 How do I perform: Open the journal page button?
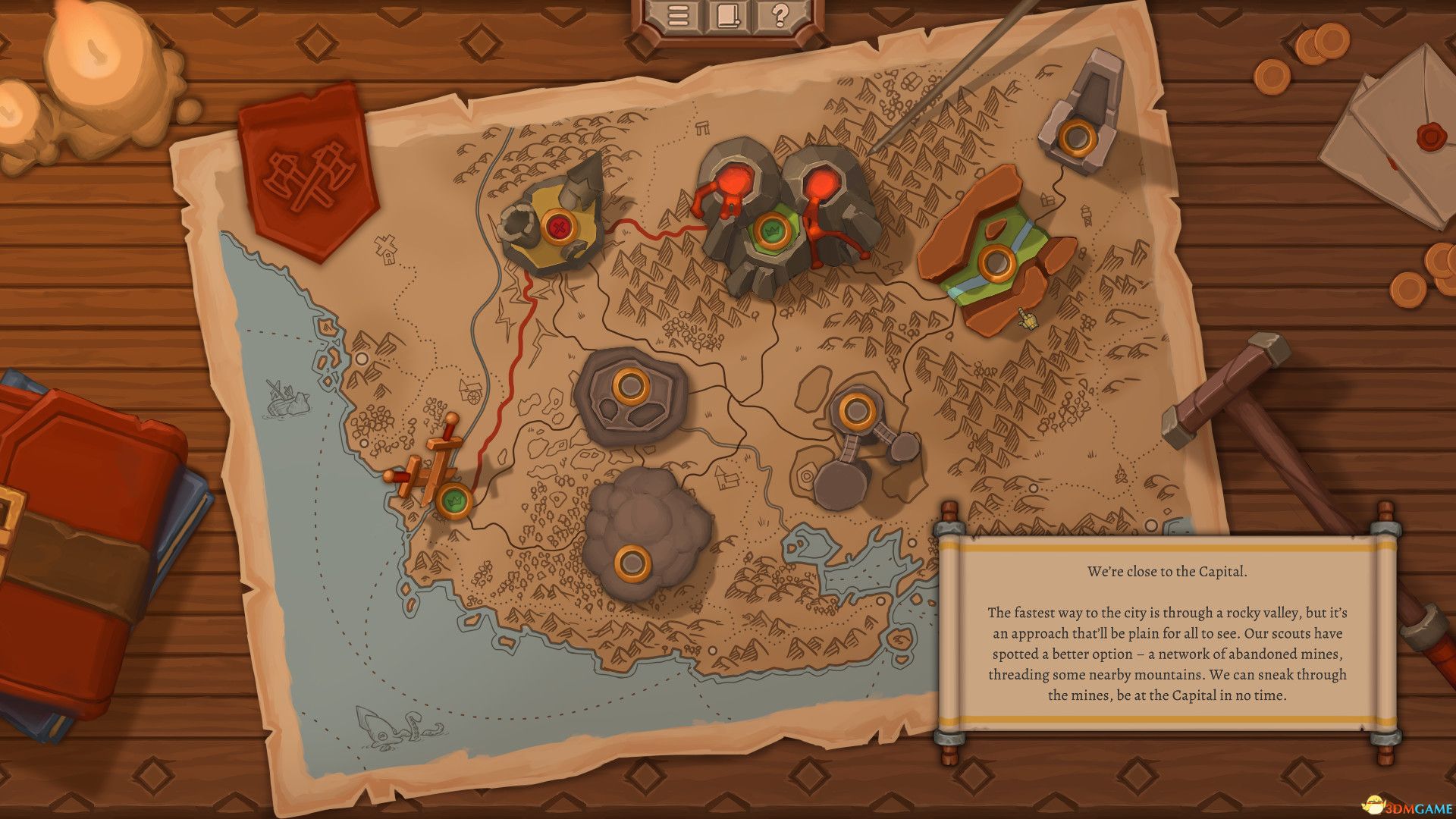(x=727, y=16)
